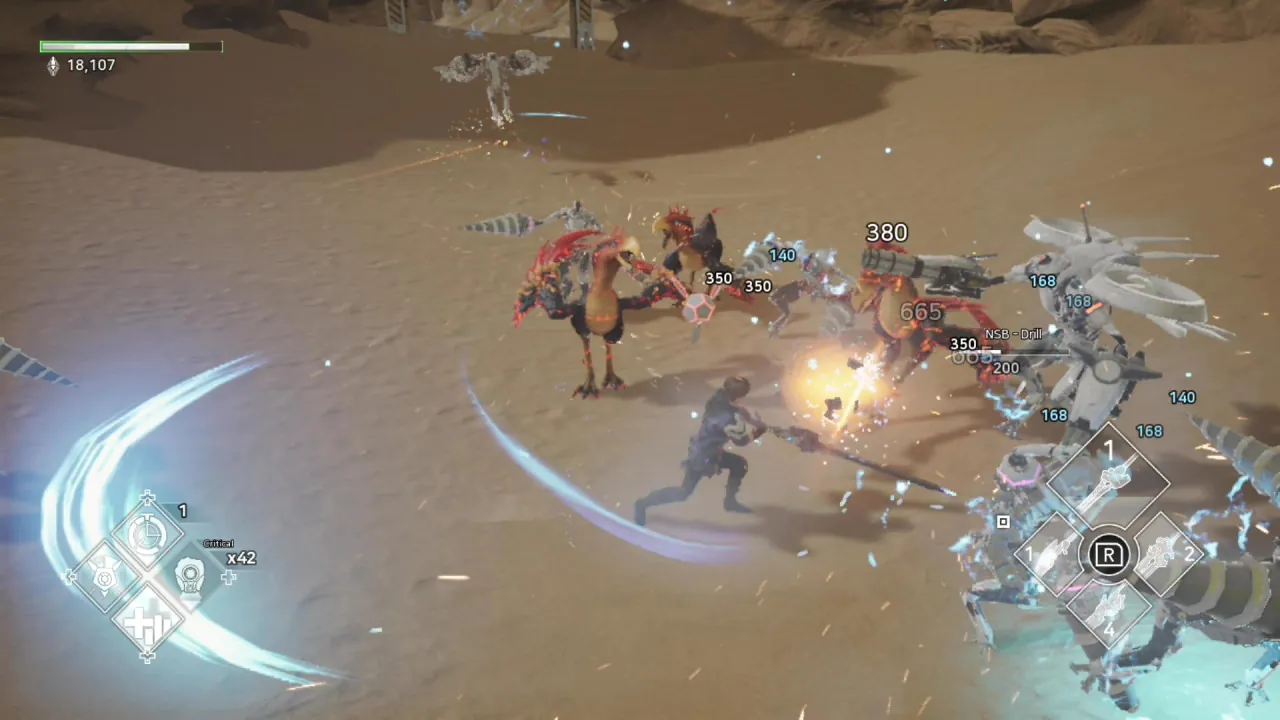Expand the left plus marker on the skill wheel
The height and width of the screenshot is (720, 1280).
pos(69,578)
